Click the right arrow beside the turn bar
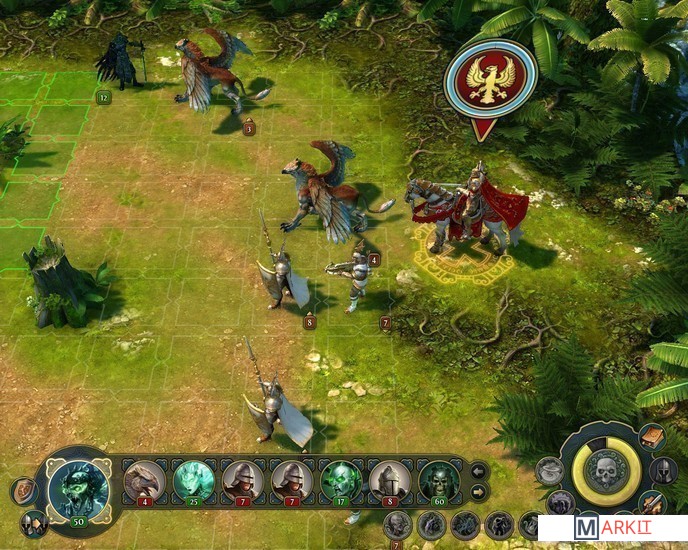688x550 pixels. pyautogui.click(x=478, y=491)
